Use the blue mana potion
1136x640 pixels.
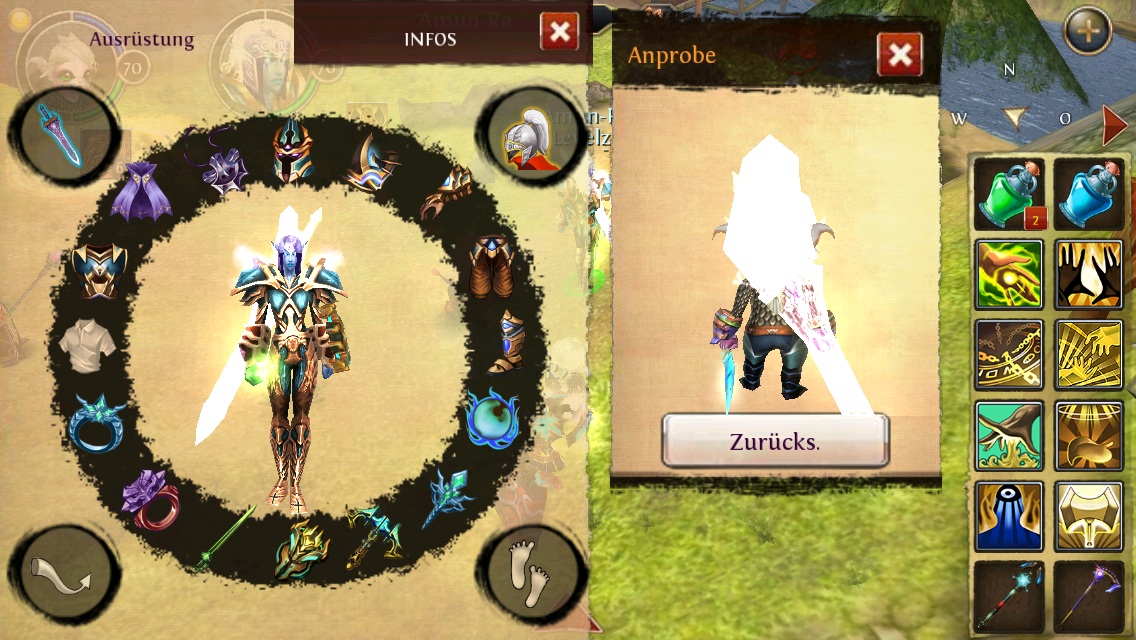coord(1088,194)
